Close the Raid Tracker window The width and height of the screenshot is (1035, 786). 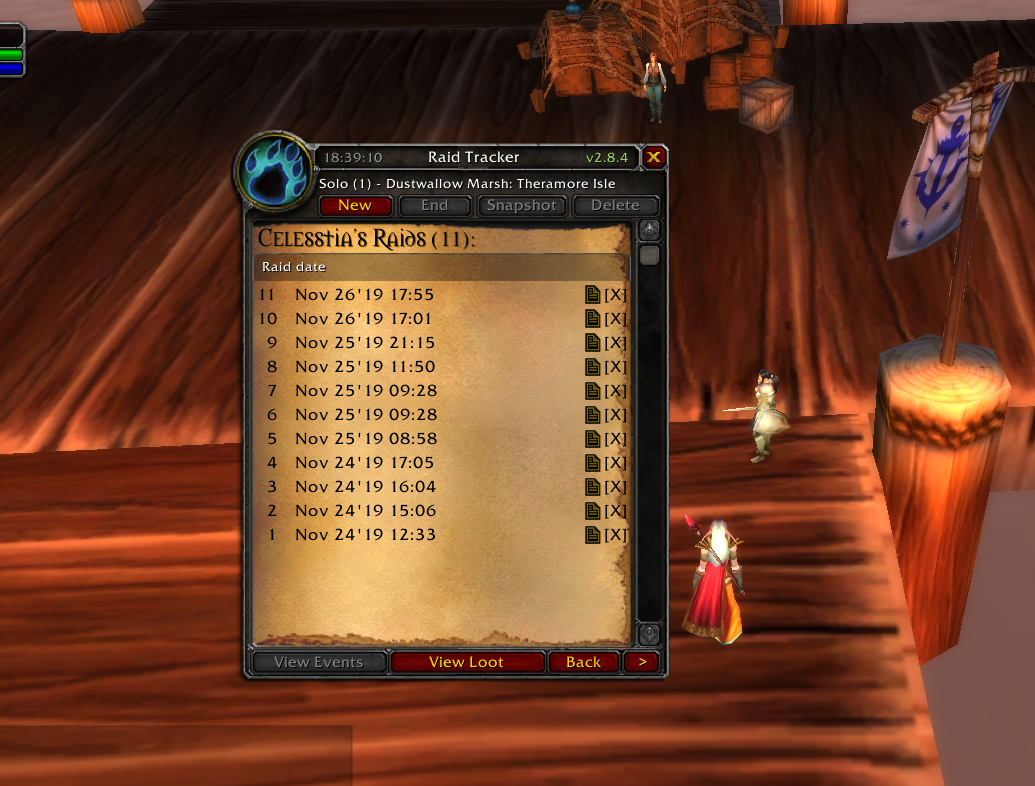pyautogui.click(x=653, y=157)
